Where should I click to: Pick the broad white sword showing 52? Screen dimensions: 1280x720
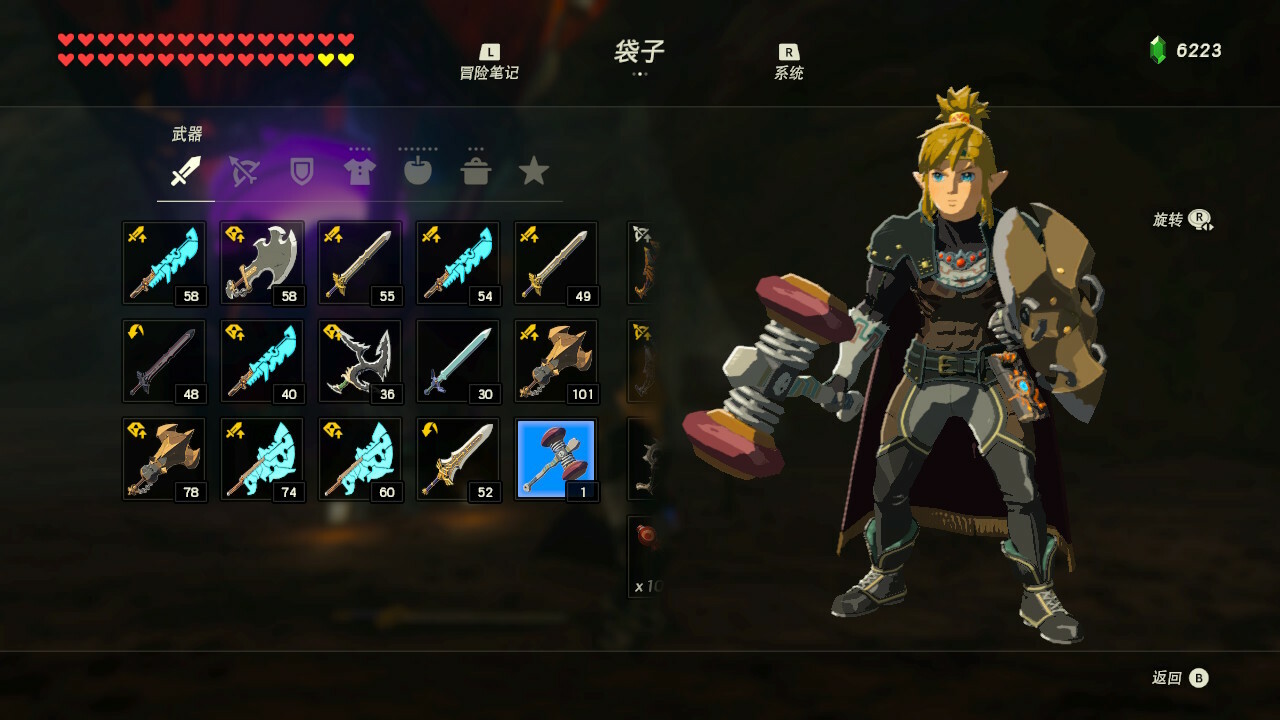(458, 459)
